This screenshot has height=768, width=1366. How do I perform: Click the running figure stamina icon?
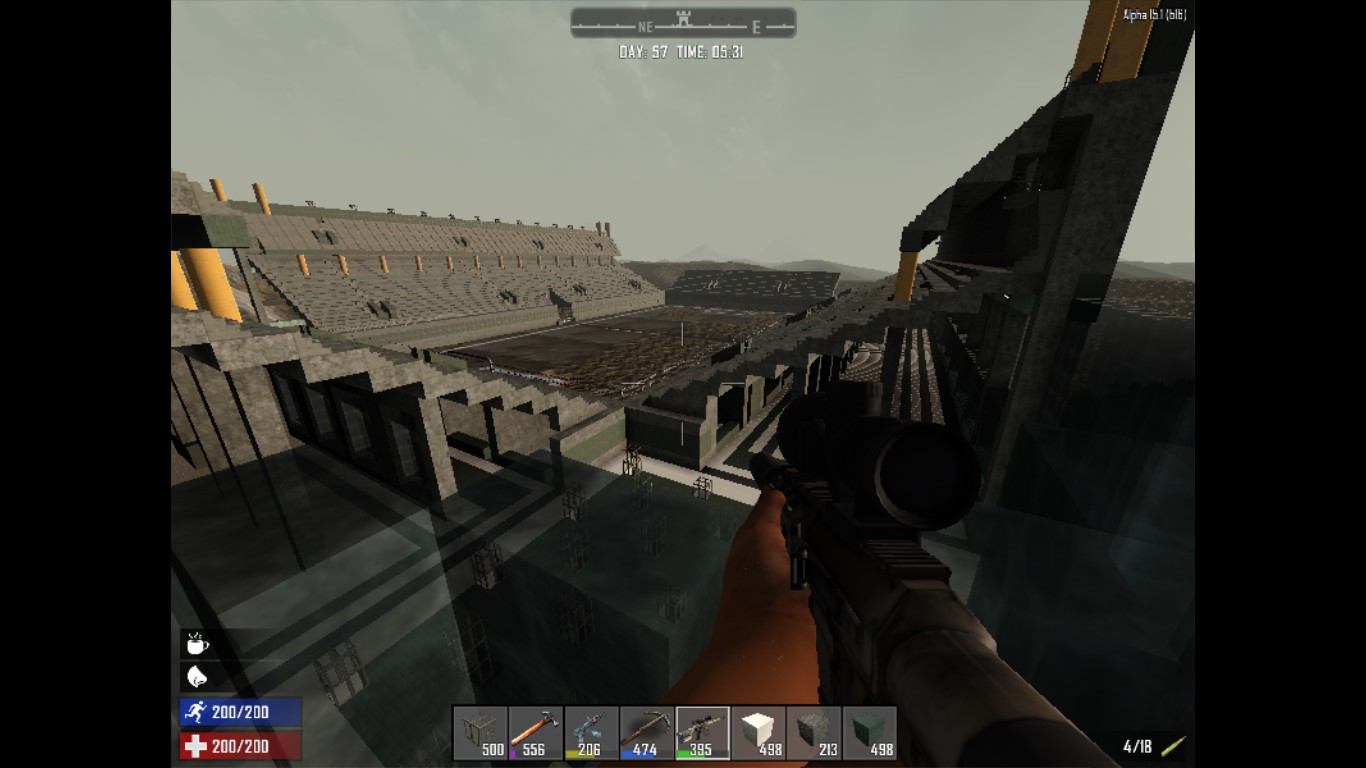pos(194,710)
